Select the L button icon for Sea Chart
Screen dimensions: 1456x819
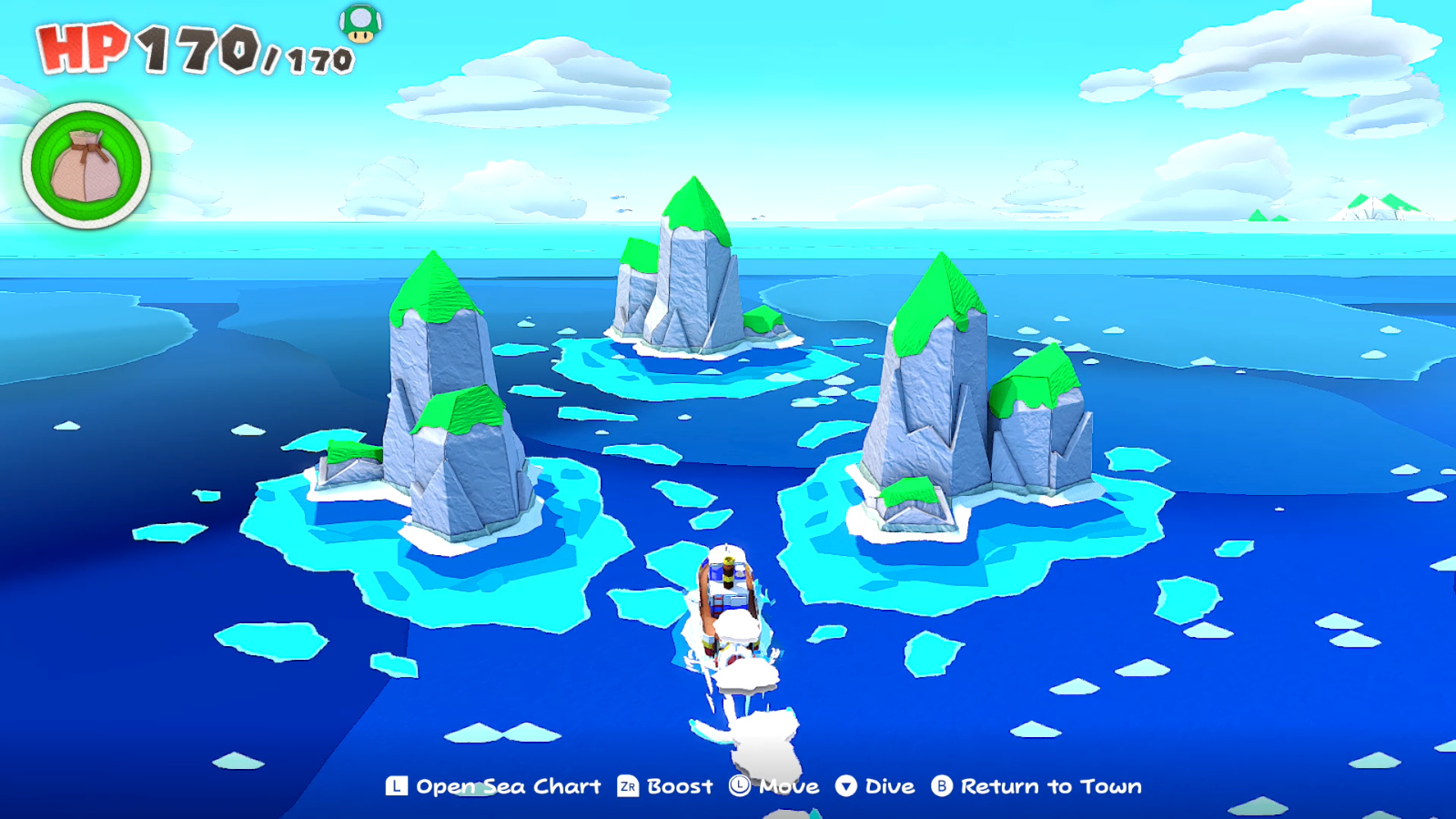(395, 785)
